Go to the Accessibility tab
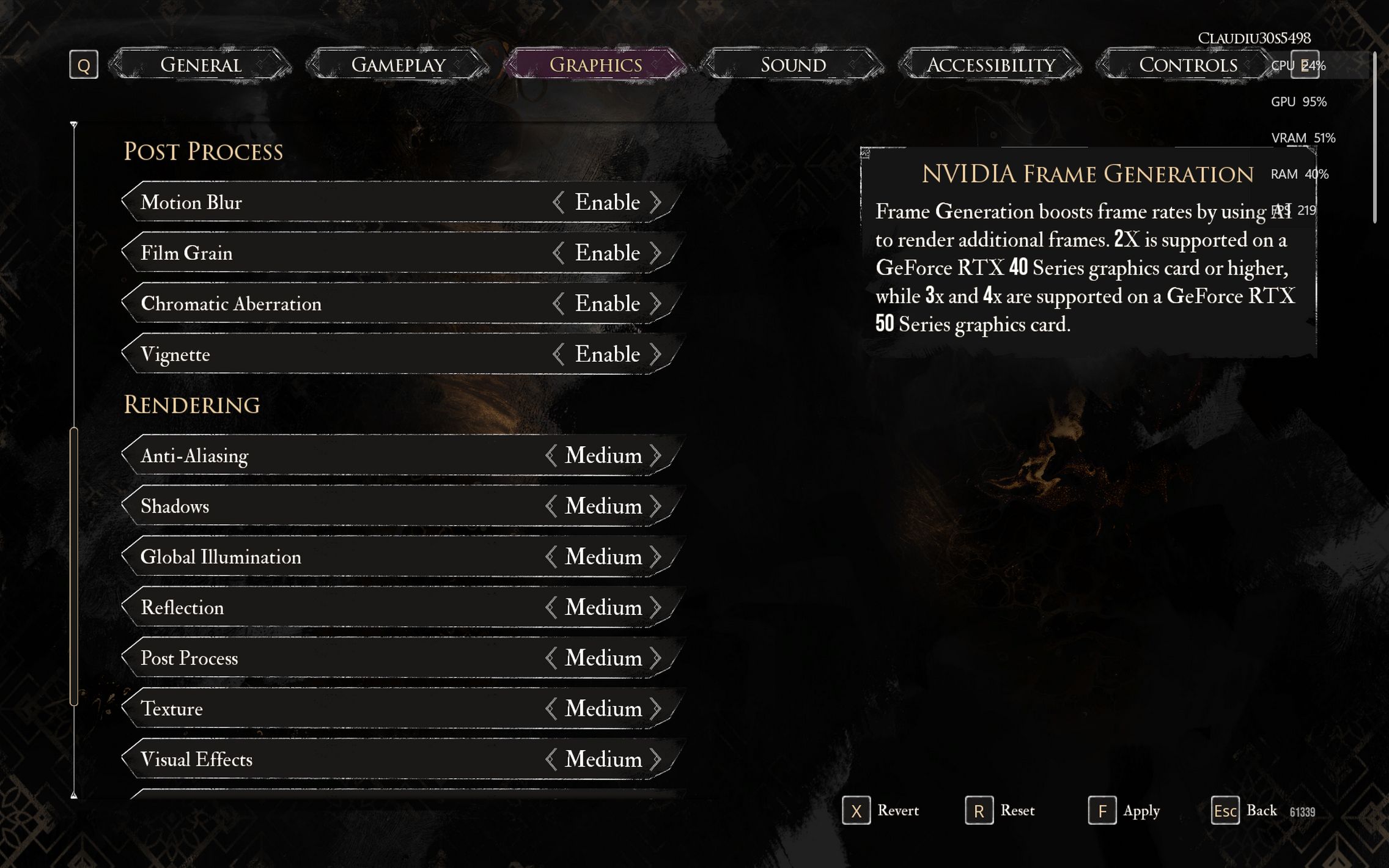 [990, 64]
